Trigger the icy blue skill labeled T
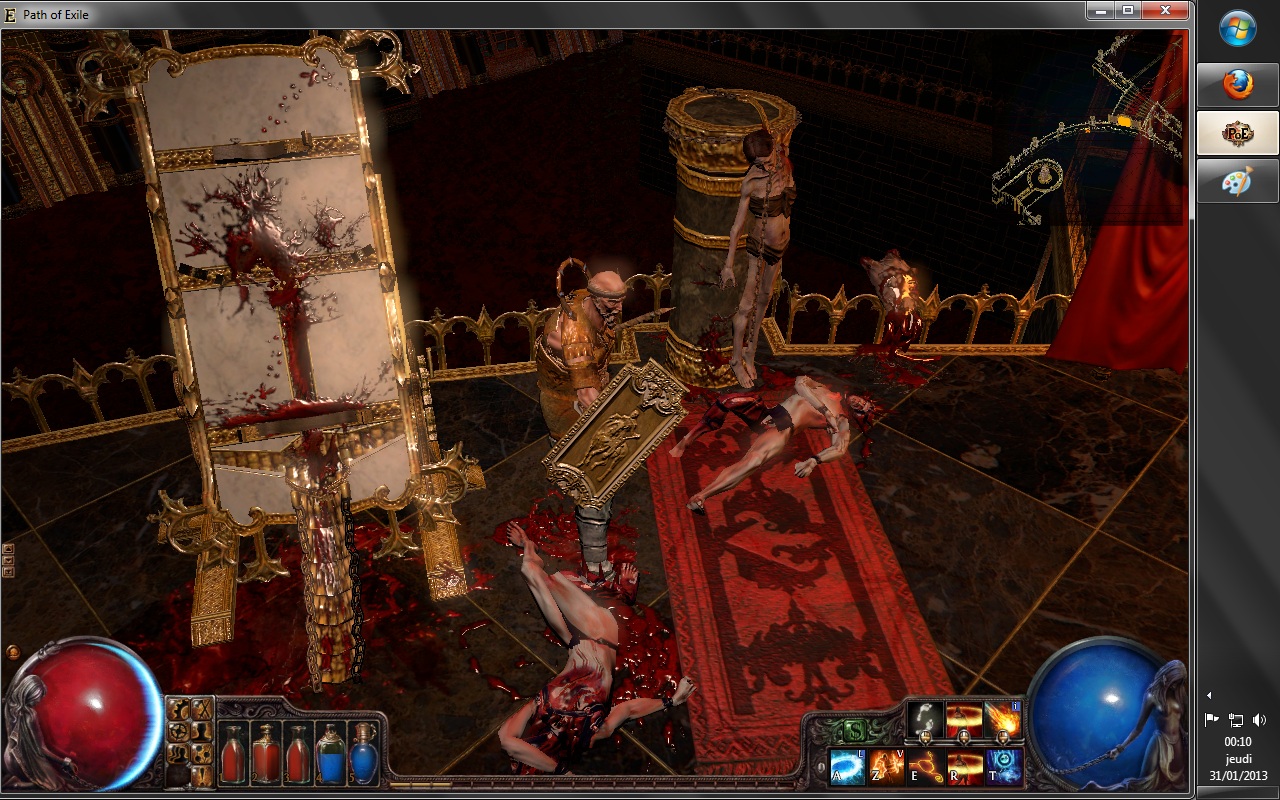The height and width of the screenshot is (800, 1280). [x=1004, y=766]
